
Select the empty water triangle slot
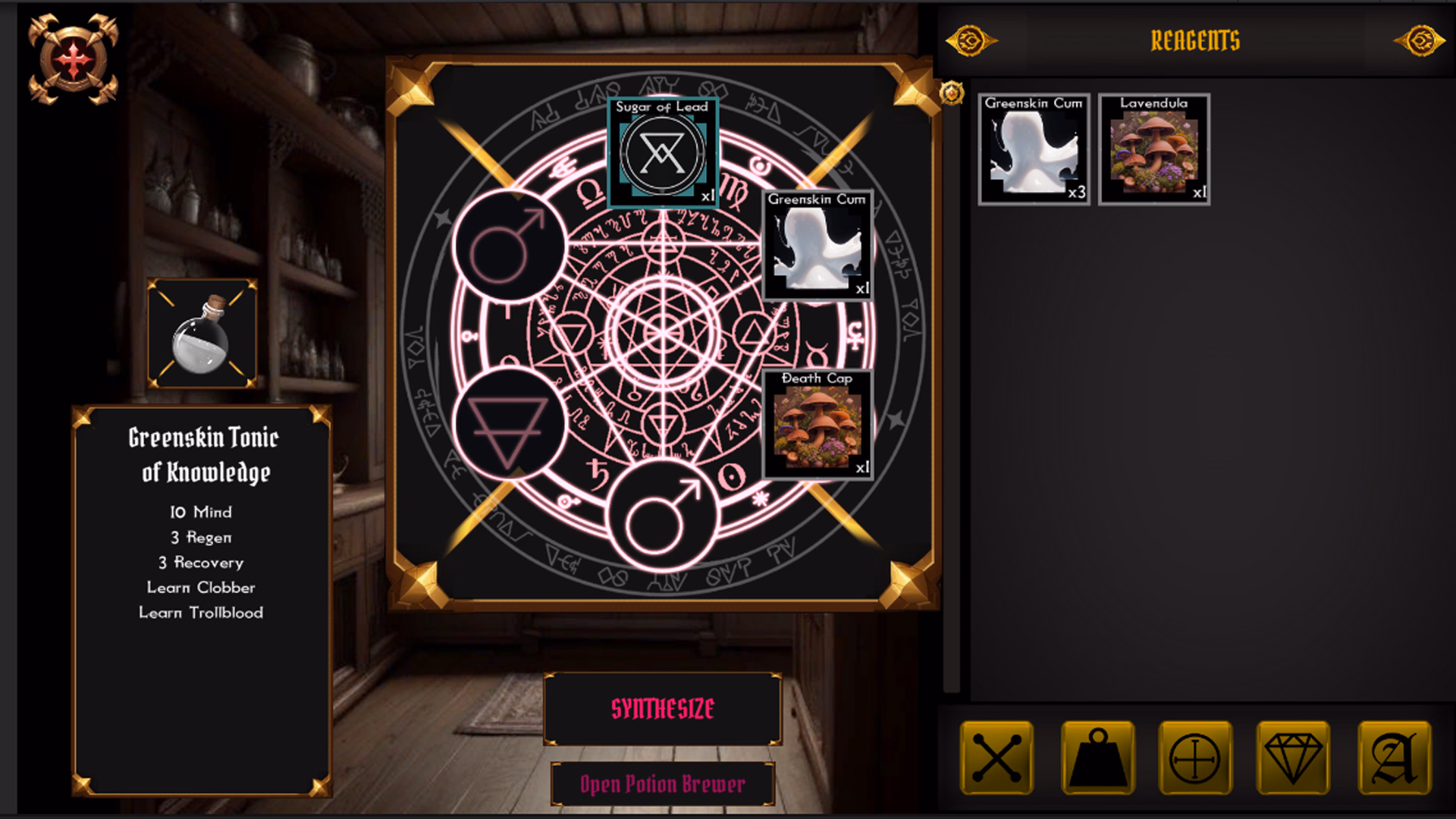click(509, 425)
